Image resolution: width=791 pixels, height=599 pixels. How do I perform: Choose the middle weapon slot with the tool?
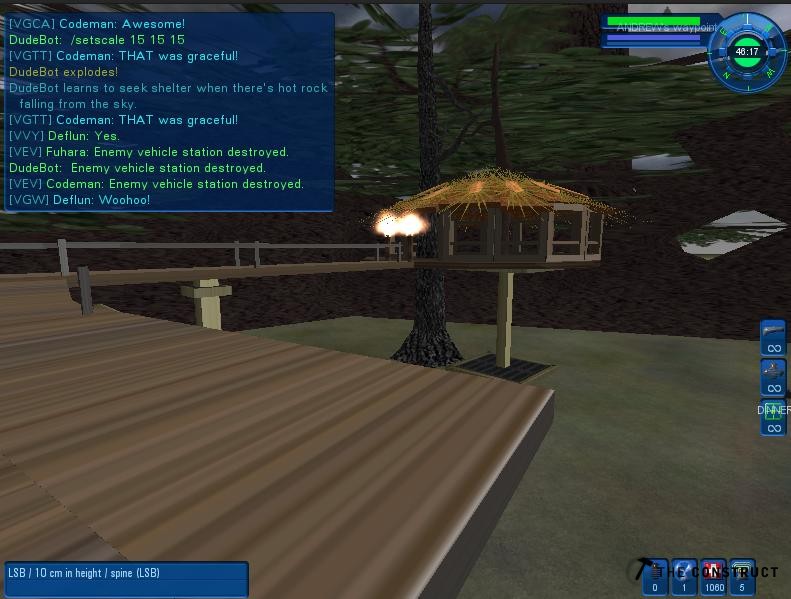point(773,377)
